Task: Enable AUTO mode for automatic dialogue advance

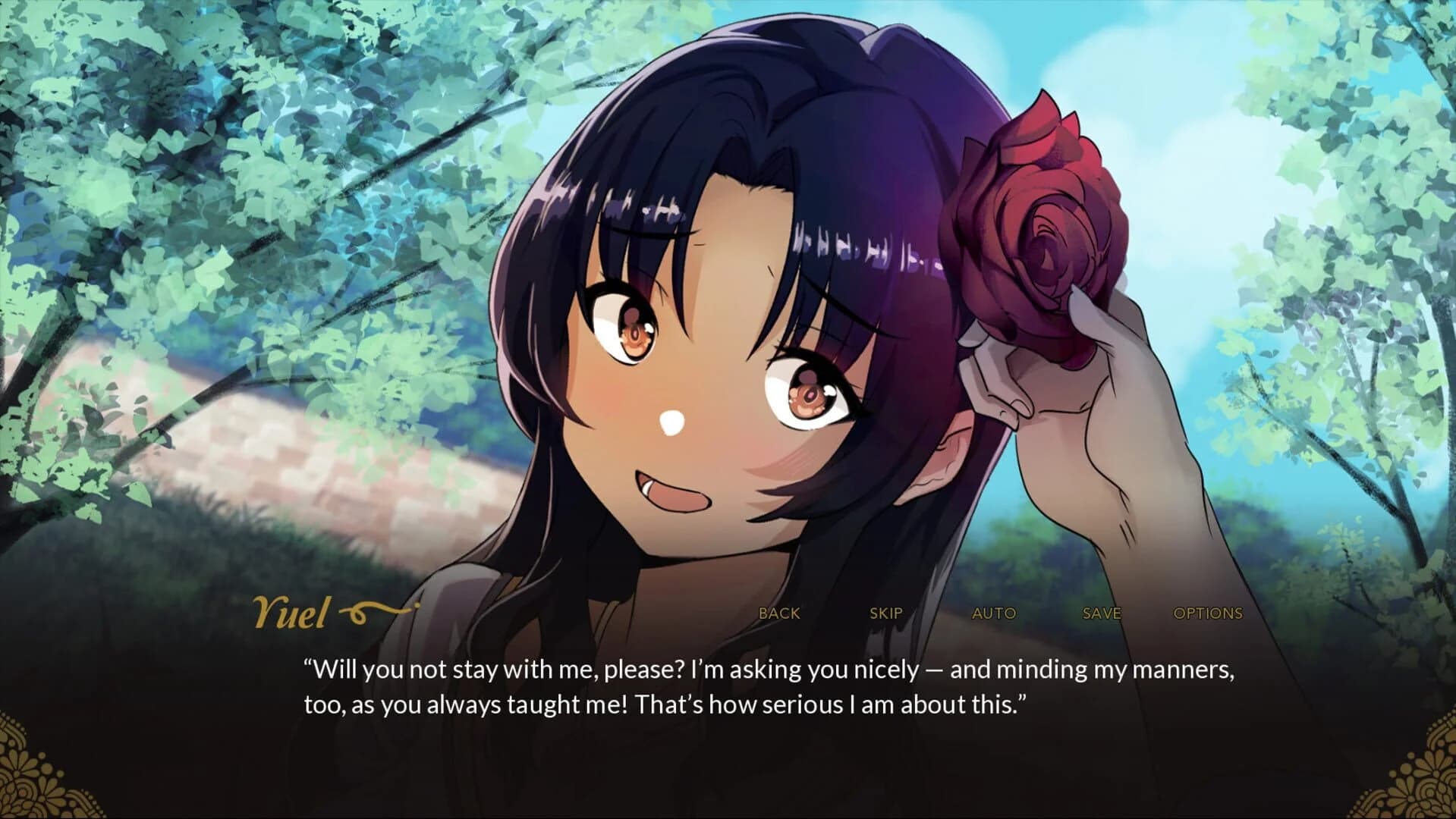Action: pos(995,613)
